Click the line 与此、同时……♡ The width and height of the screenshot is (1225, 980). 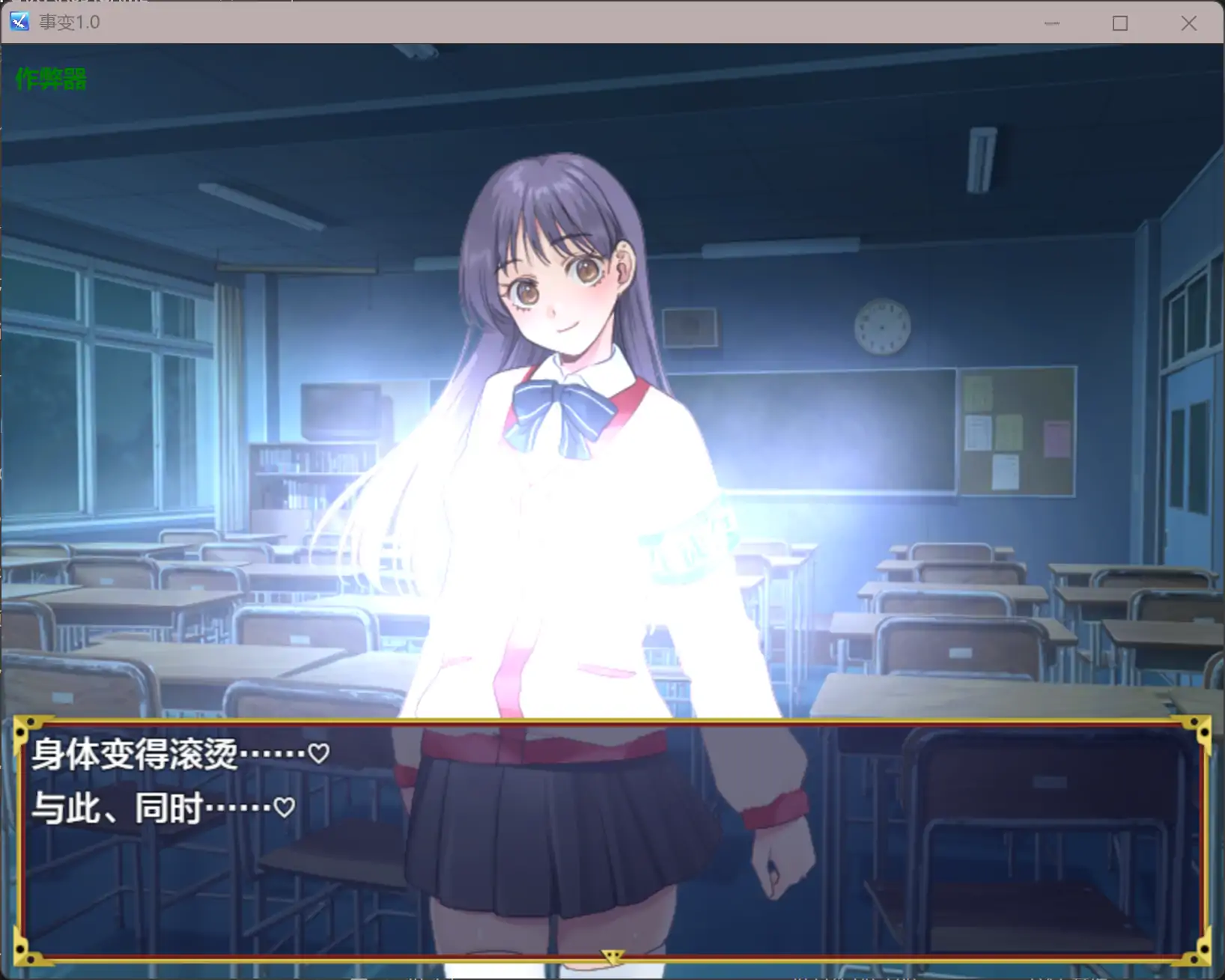click(161, 809)
